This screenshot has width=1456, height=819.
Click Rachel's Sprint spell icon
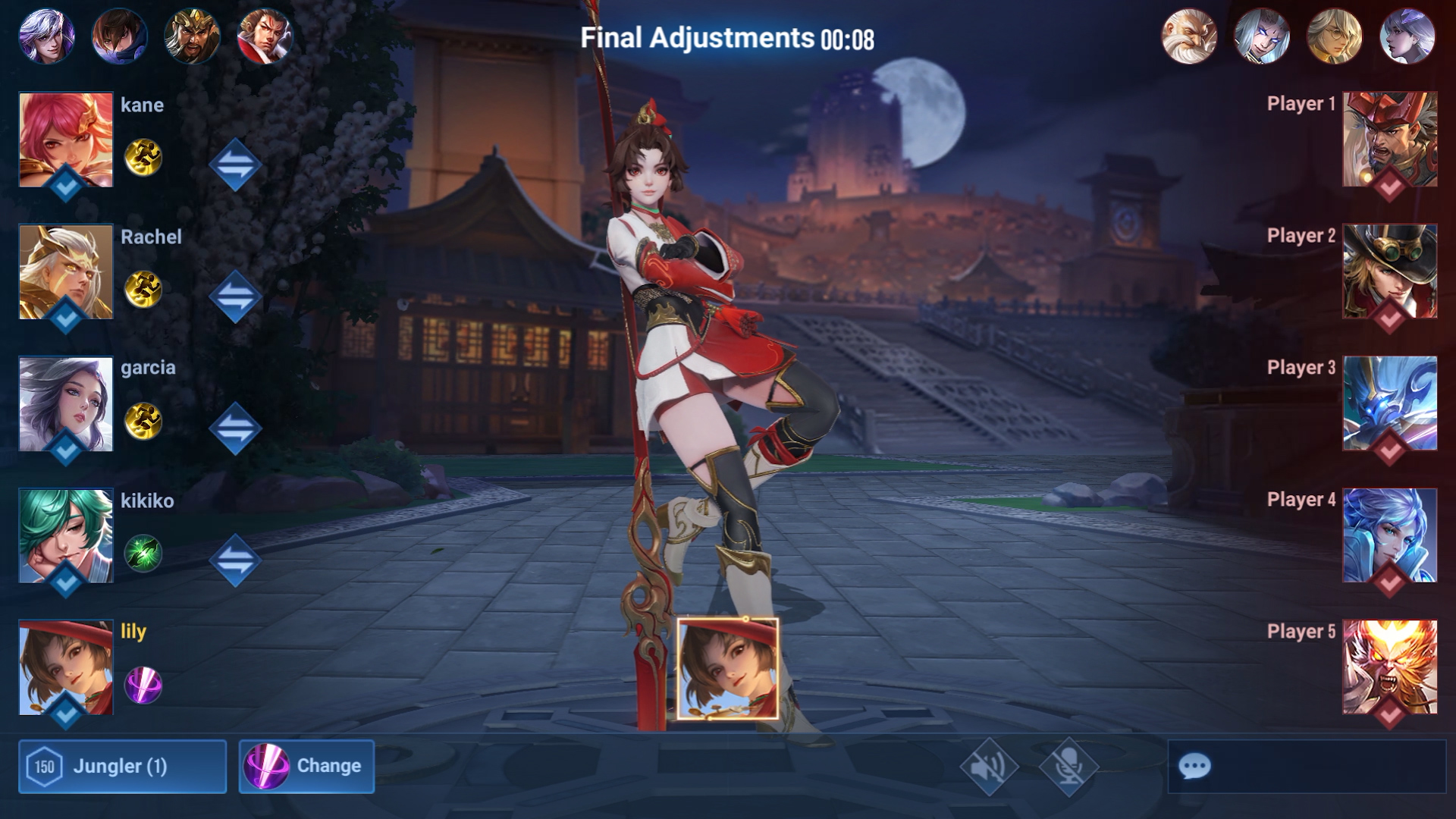(143, 289)
